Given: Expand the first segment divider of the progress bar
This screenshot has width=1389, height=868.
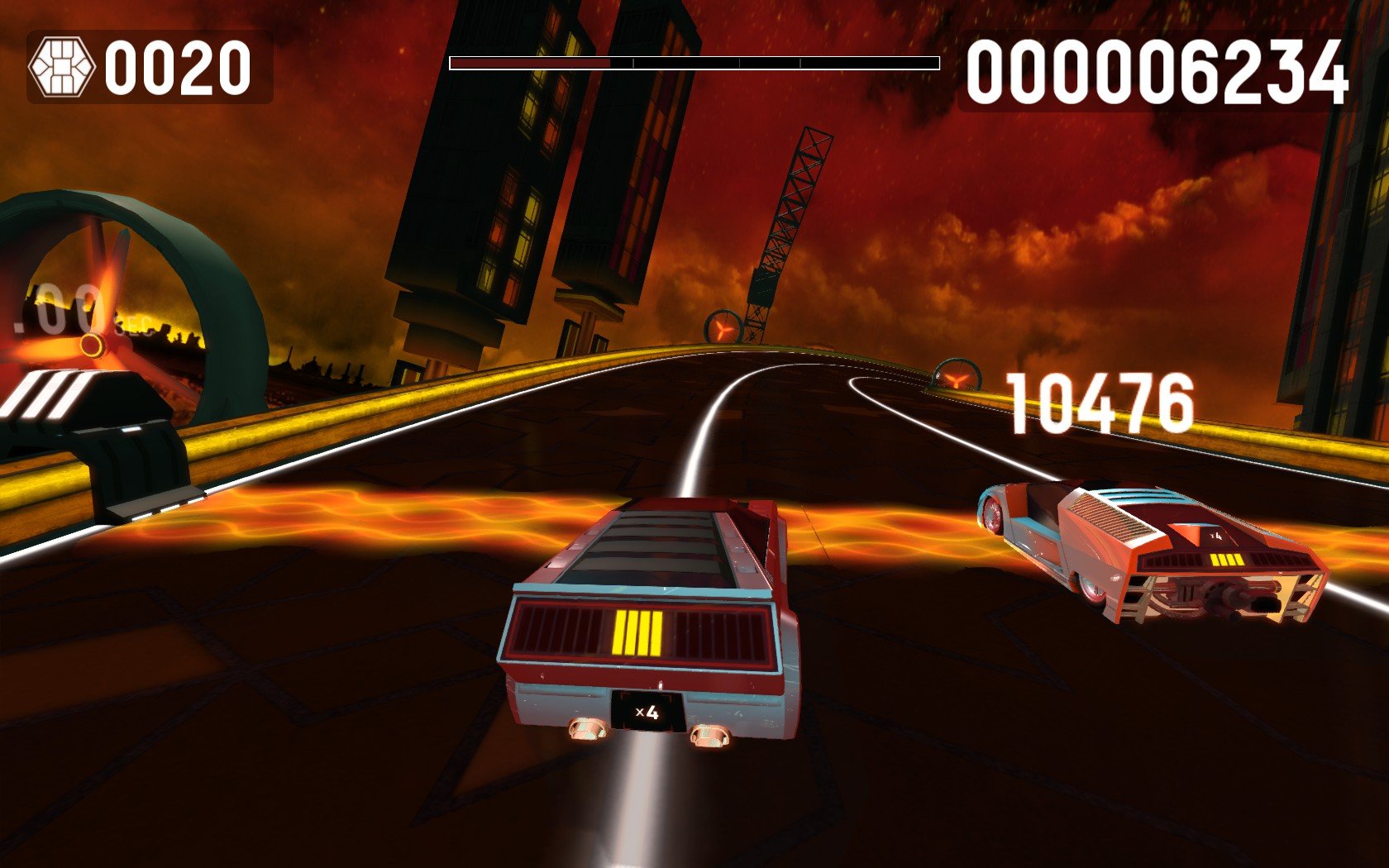Looking at the screenshot, I should point(634,60).
